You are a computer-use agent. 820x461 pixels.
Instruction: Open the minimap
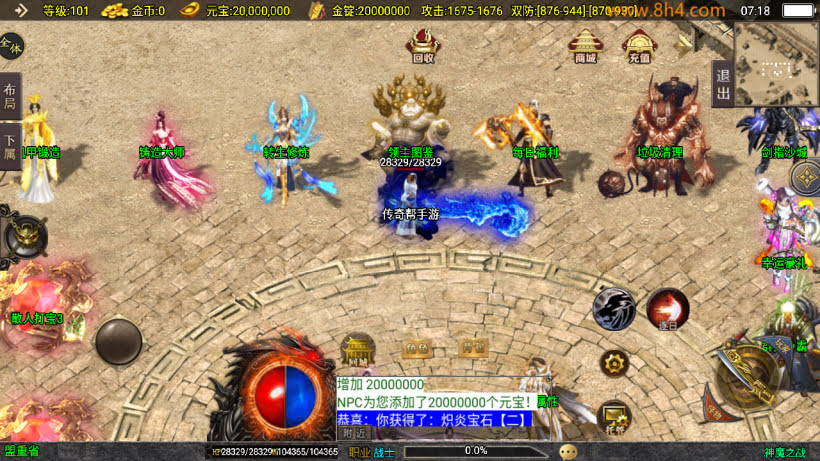coord(776,63)
